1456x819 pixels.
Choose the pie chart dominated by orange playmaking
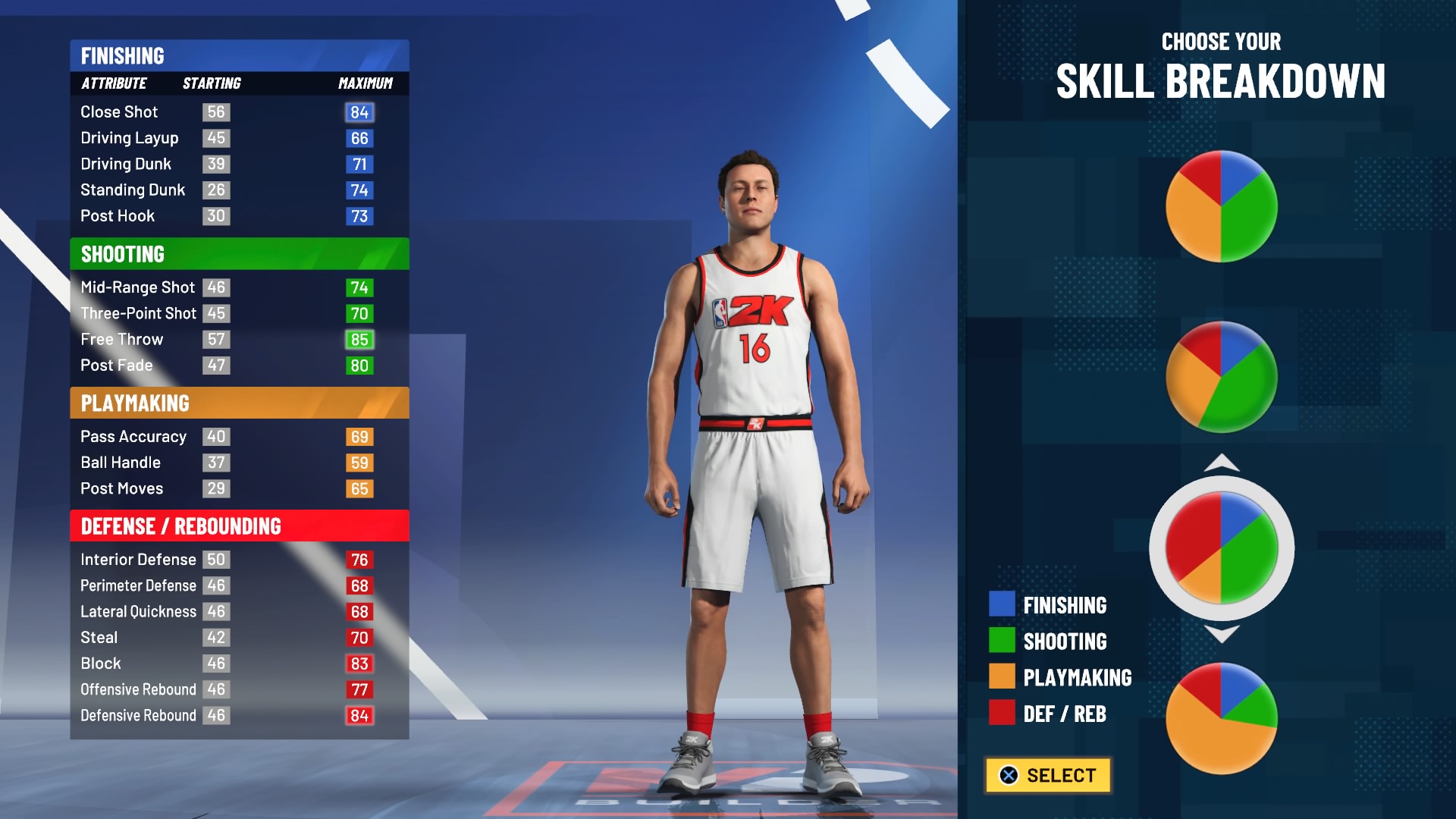pos(1221,718)
